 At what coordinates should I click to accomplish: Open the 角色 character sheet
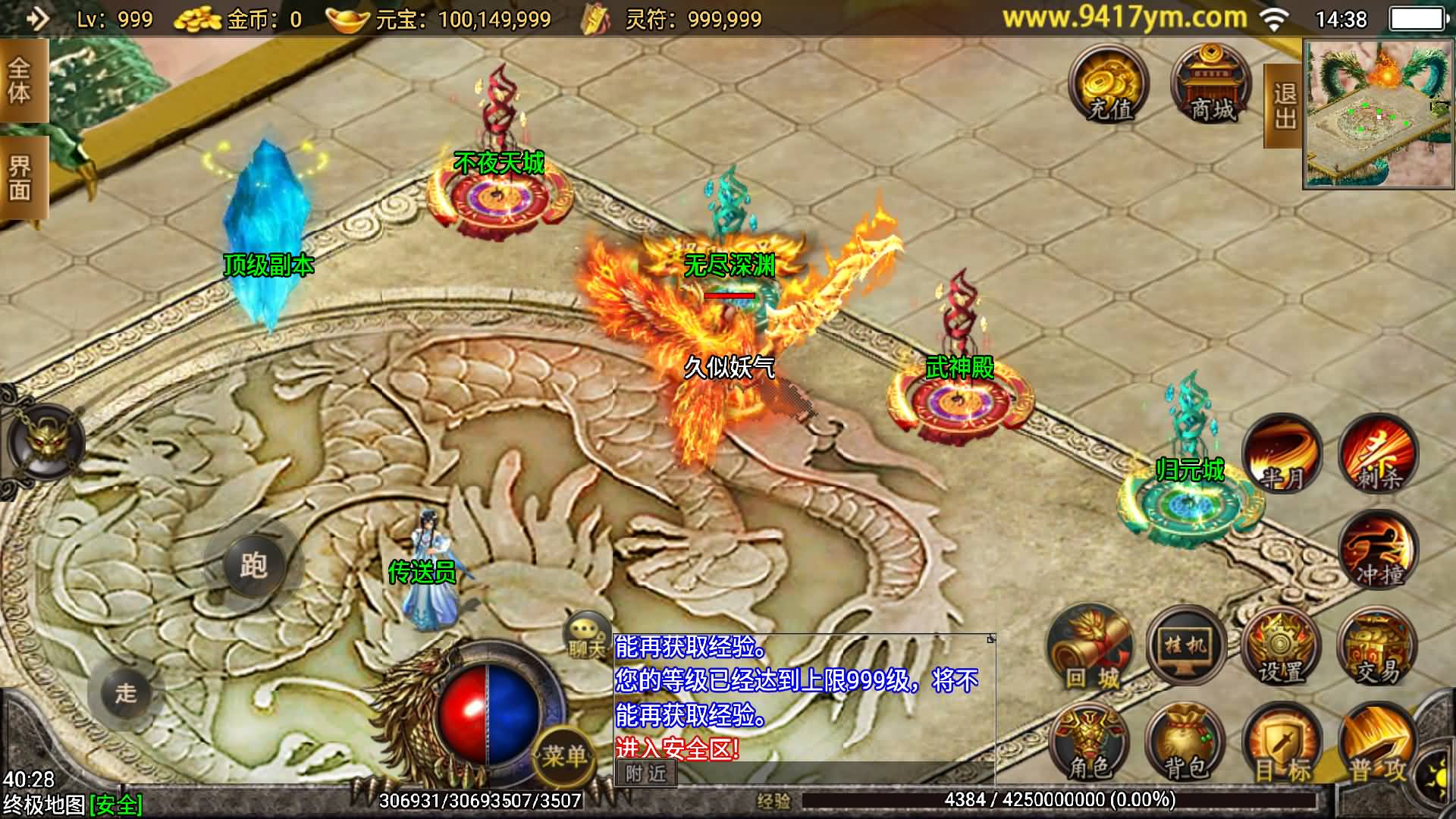pos(1089,745)
